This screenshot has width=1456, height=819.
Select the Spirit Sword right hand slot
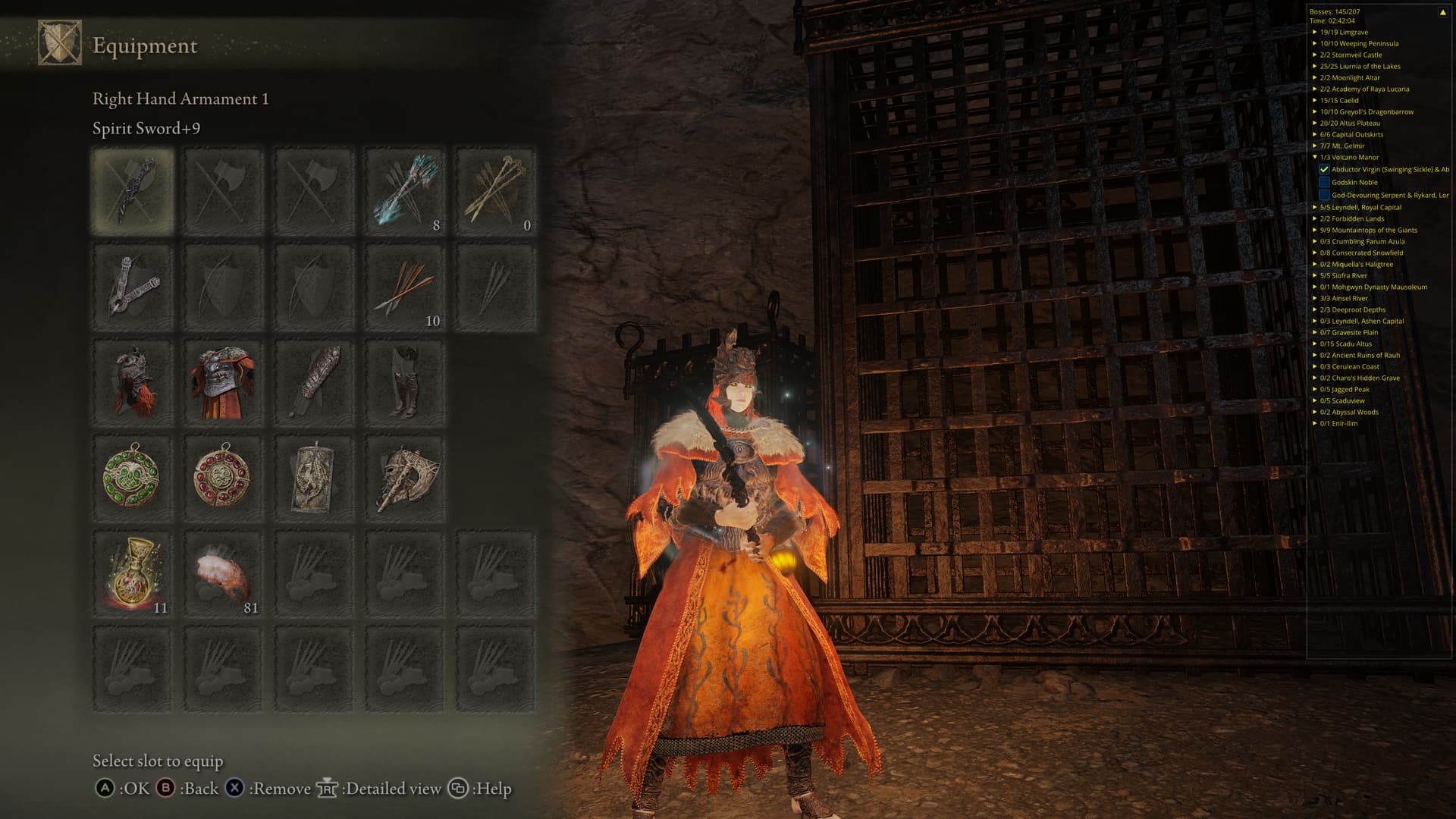coord(133,191)
